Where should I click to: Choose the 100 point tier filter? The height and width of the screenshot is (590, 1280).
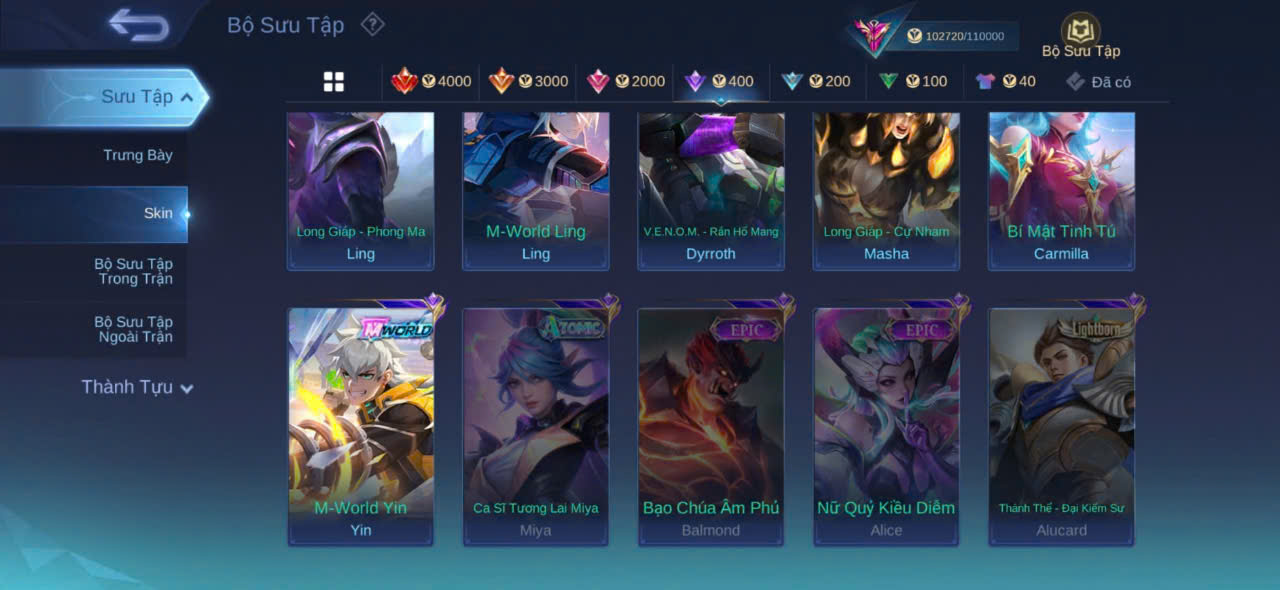click(x=913, y=81)
